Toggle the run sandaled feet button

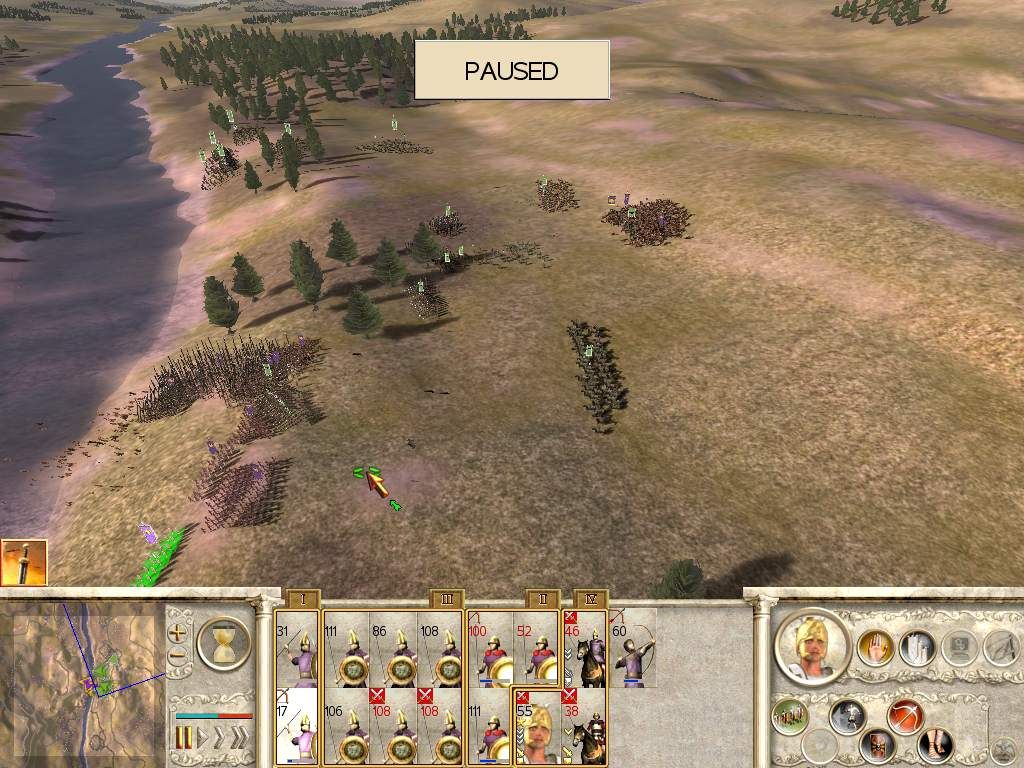[936, 745]
